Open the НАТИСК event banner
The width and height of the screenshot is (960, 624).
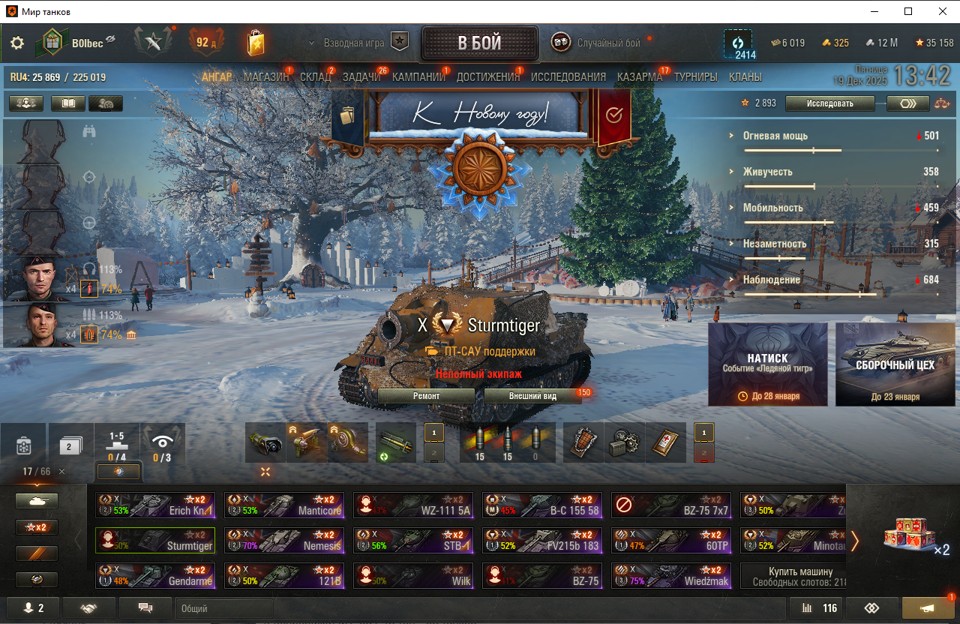point(767,364)
